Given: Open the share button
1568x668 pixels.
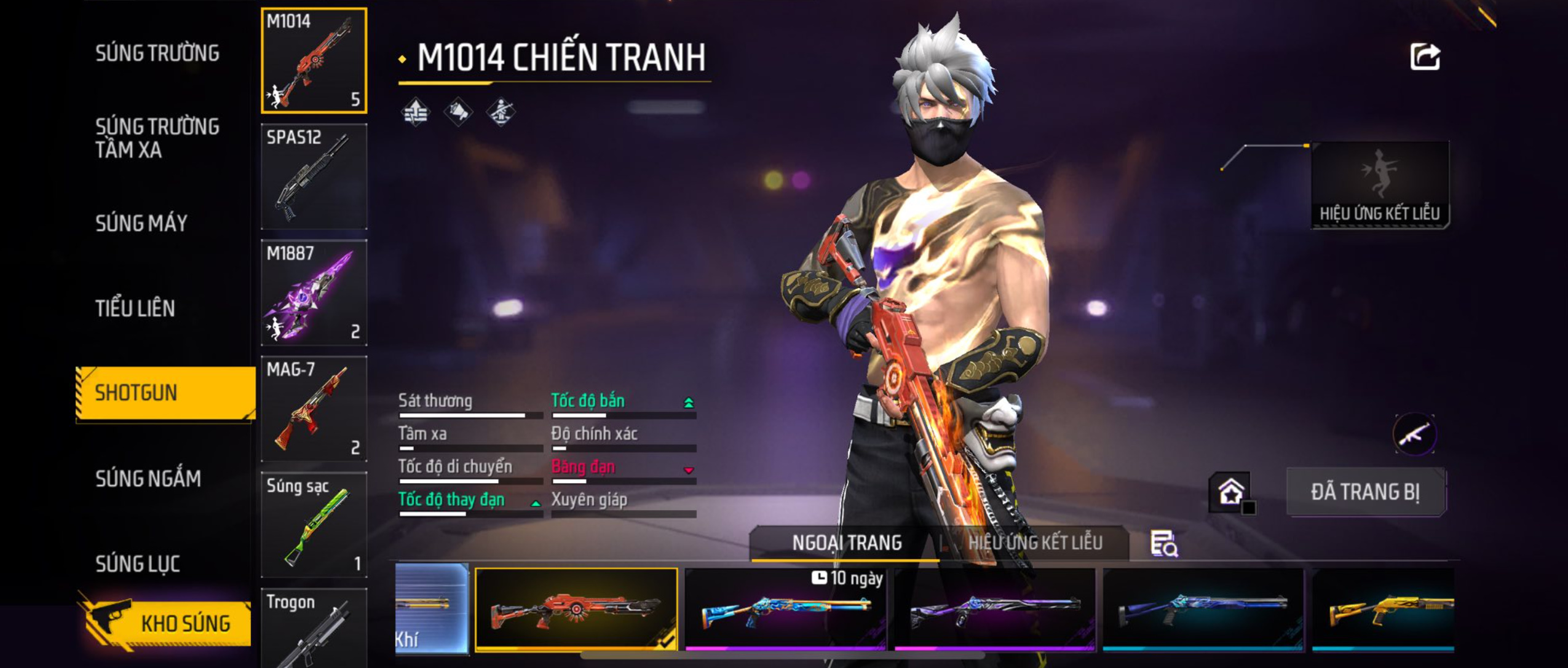Looking at the screenshot, I should (x=1424, y=57).
